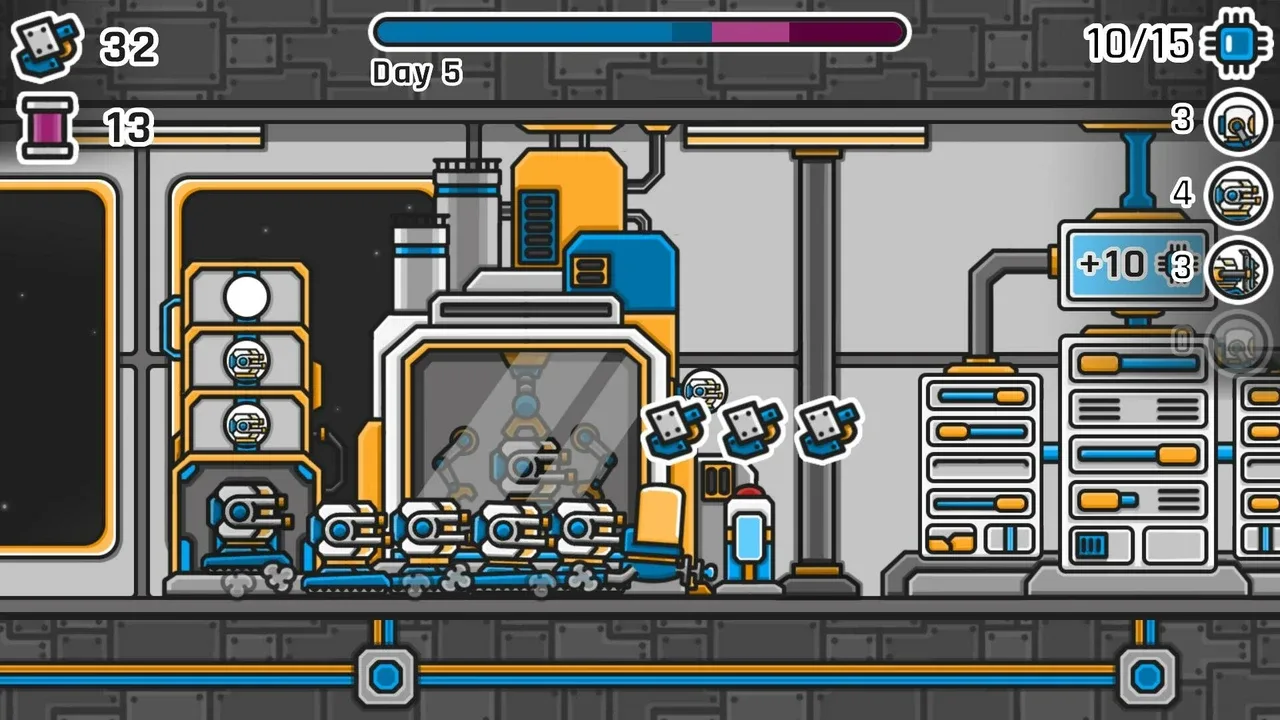Choose the cannon tank unit icon
This screenshot has width=1280, height=720.
pos(1237,194)
